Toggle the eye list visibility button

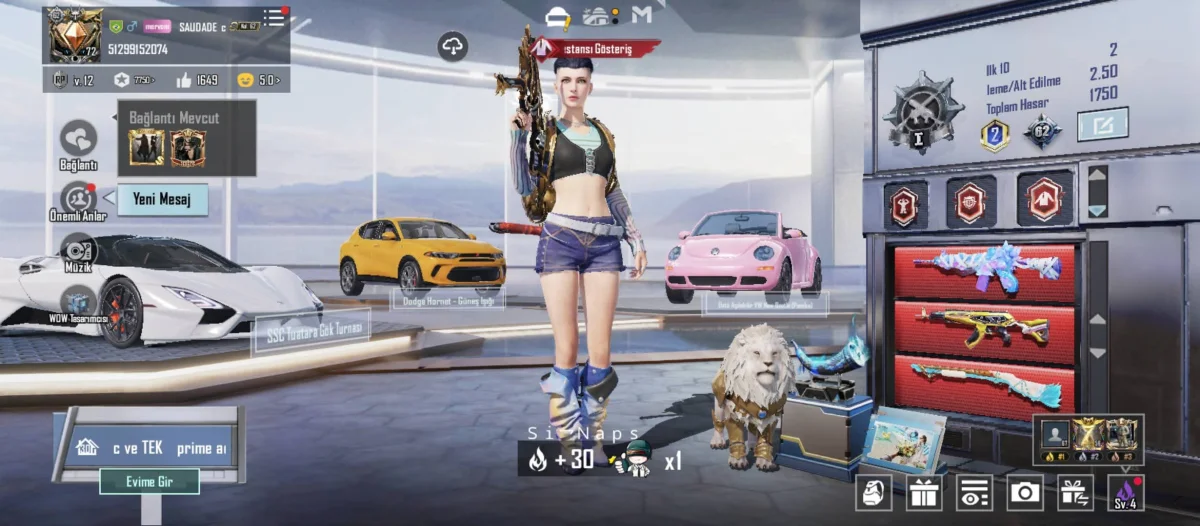tap(974, 491)
